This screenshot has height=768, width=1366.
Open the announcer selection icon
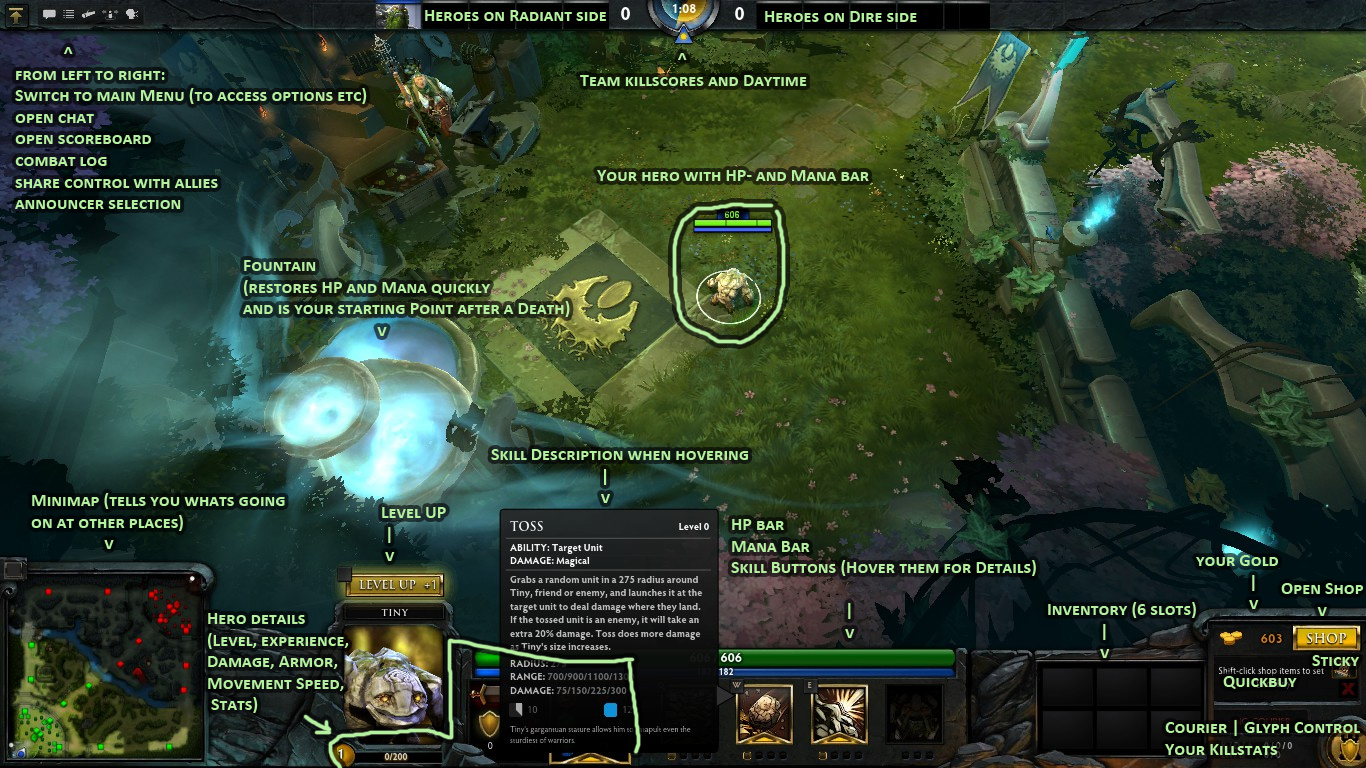tap(131, 13)
